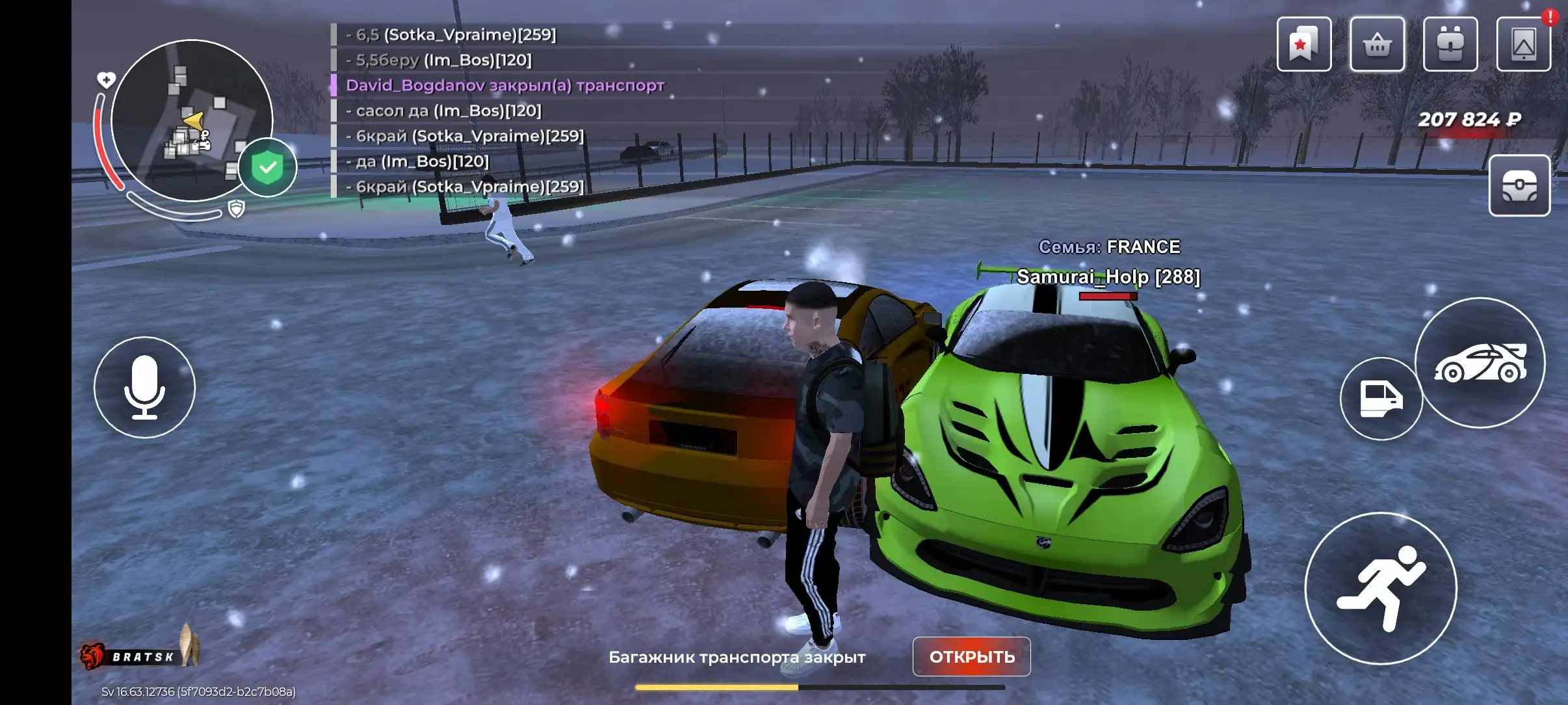Tap the green shield checkmark badge
1568x705 pixels.
tap(267, 167)
